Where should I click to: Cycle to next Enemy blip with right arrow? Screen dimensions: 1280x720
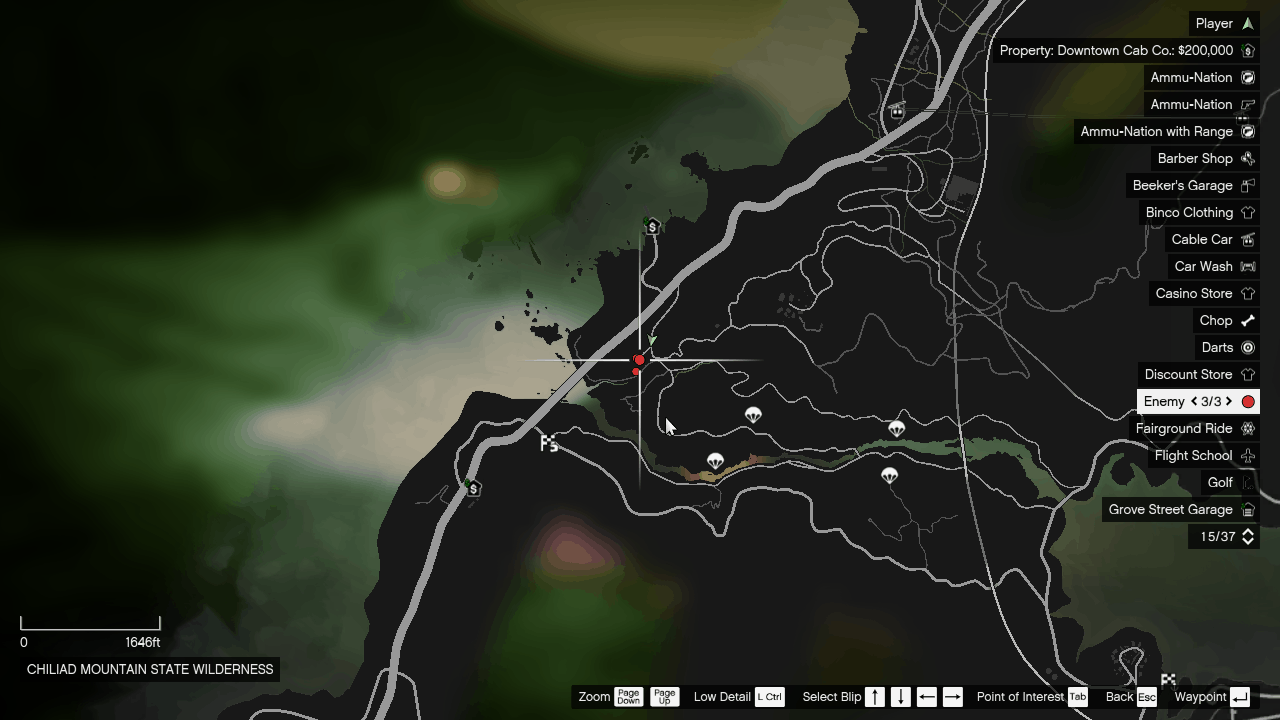coord(1229,401)
